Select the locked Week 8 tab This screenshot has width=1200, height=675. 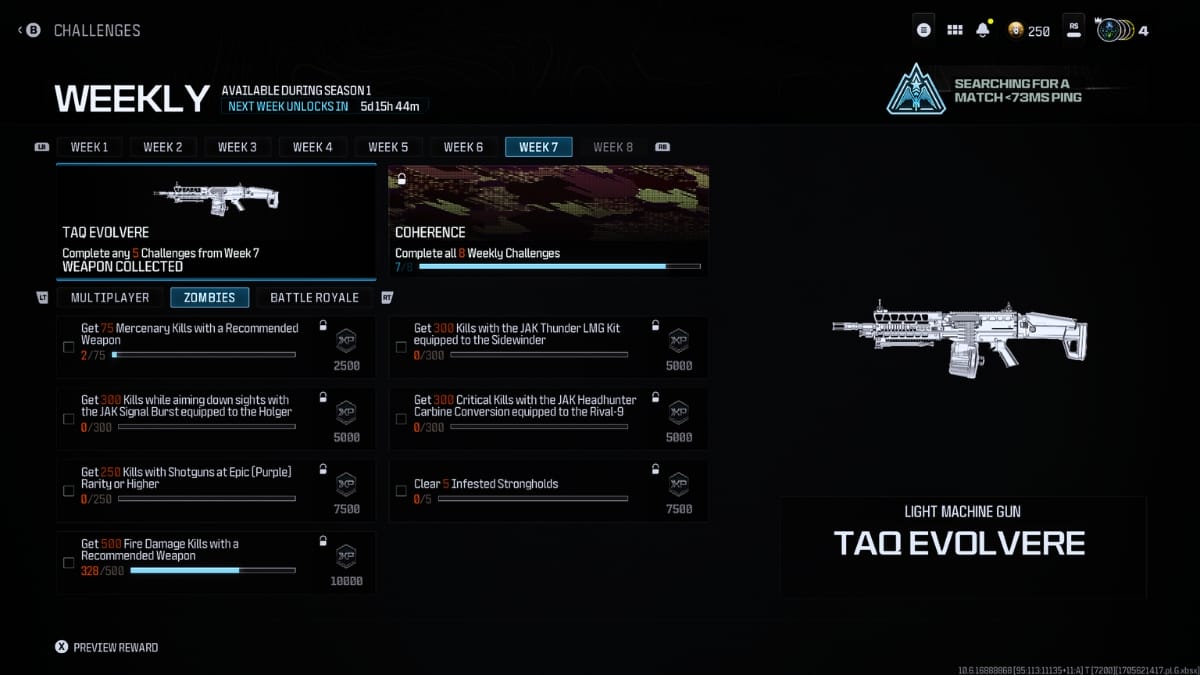click(613, 147)
